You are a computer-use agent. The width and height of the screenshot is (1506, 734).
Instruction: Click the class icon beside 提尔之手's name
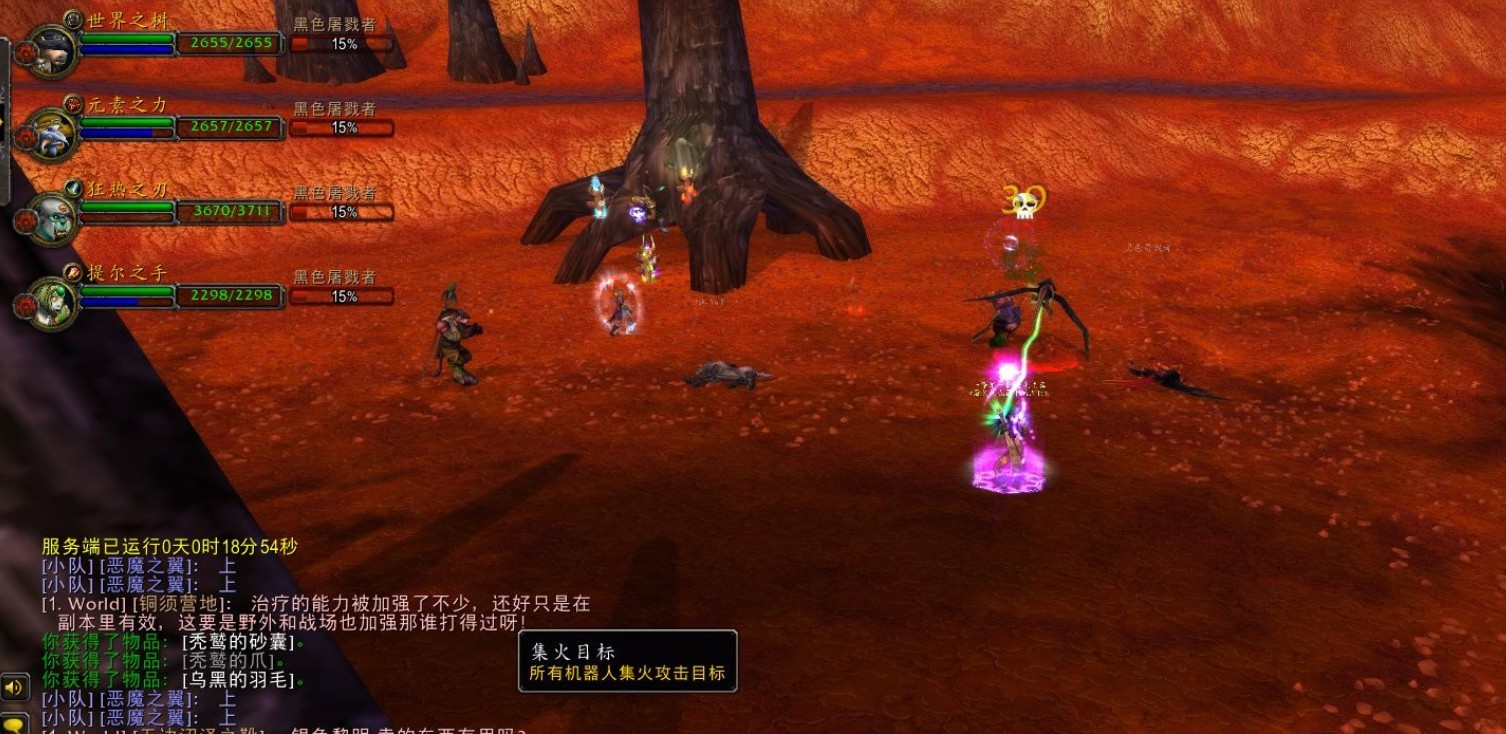pyautogui.click(x=73, y=272)
